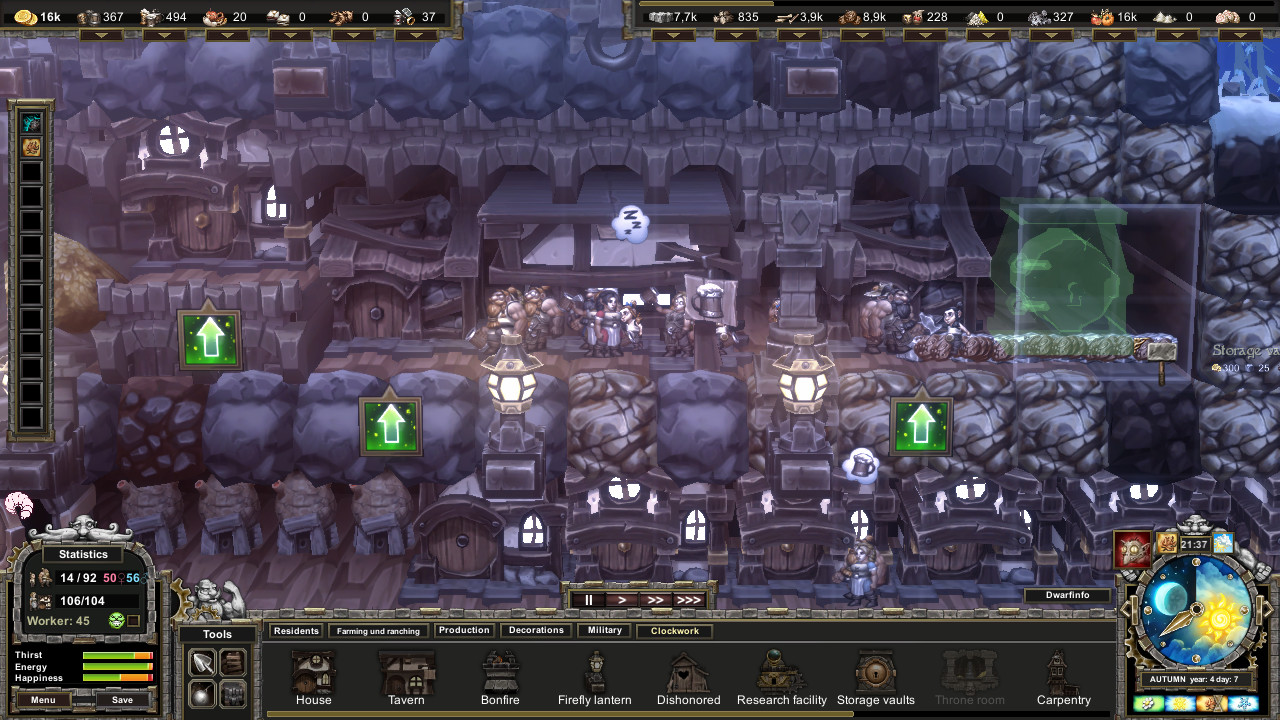Open the mechanism gear tool
Image resolution: width=1280 pixels, height=720 pixels.
point(232,692)
